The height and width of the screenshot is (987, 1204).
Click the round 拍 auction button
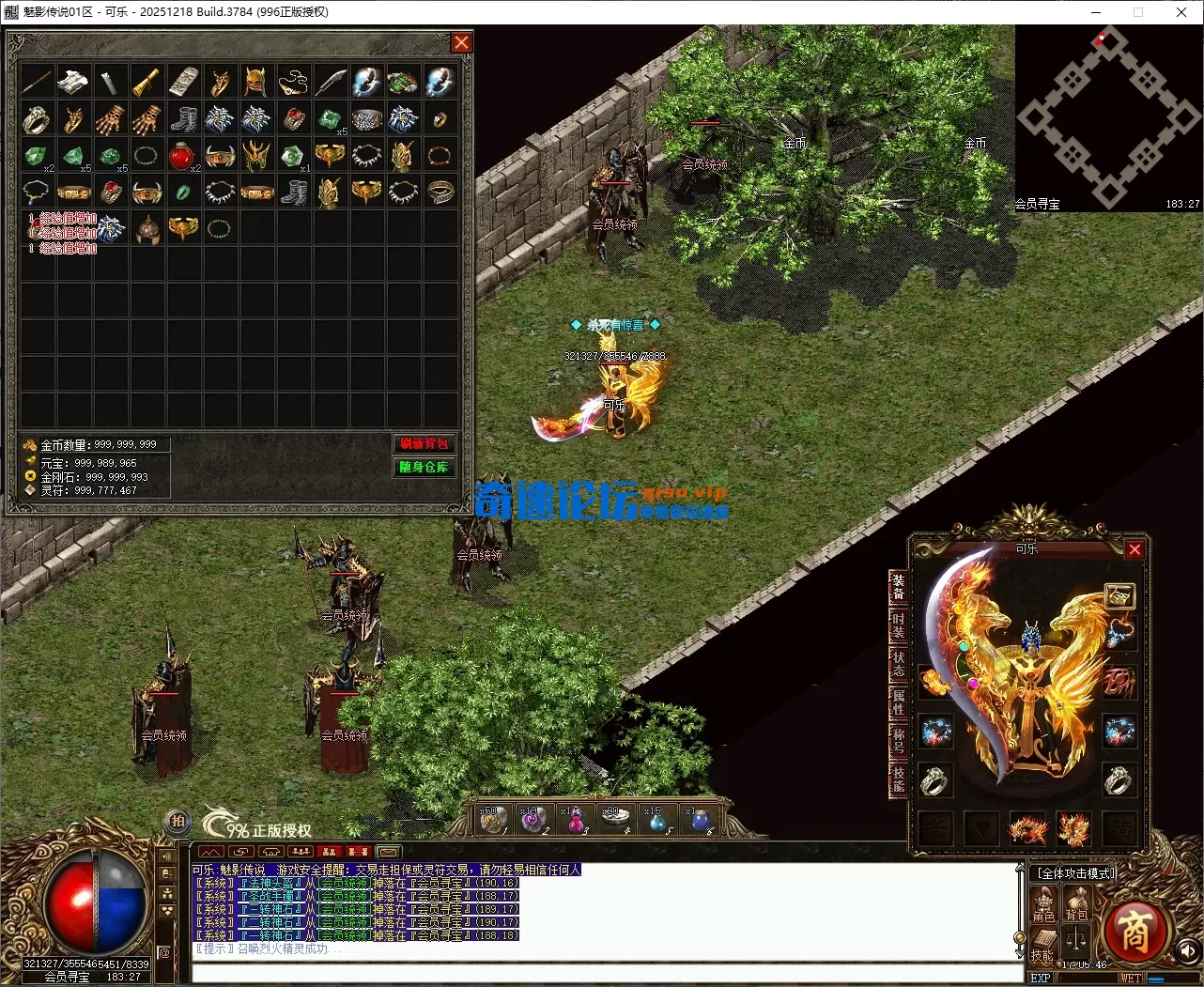[x=178, y=821]
